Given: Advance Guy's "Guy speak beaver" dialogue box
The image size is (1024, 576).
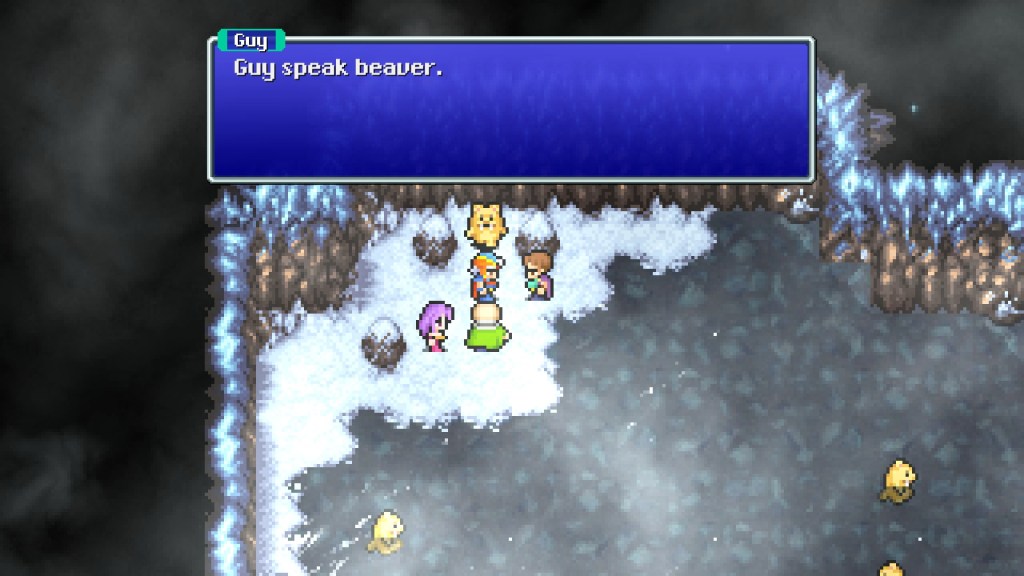Looking at the screenshot, I should point(511,110).
